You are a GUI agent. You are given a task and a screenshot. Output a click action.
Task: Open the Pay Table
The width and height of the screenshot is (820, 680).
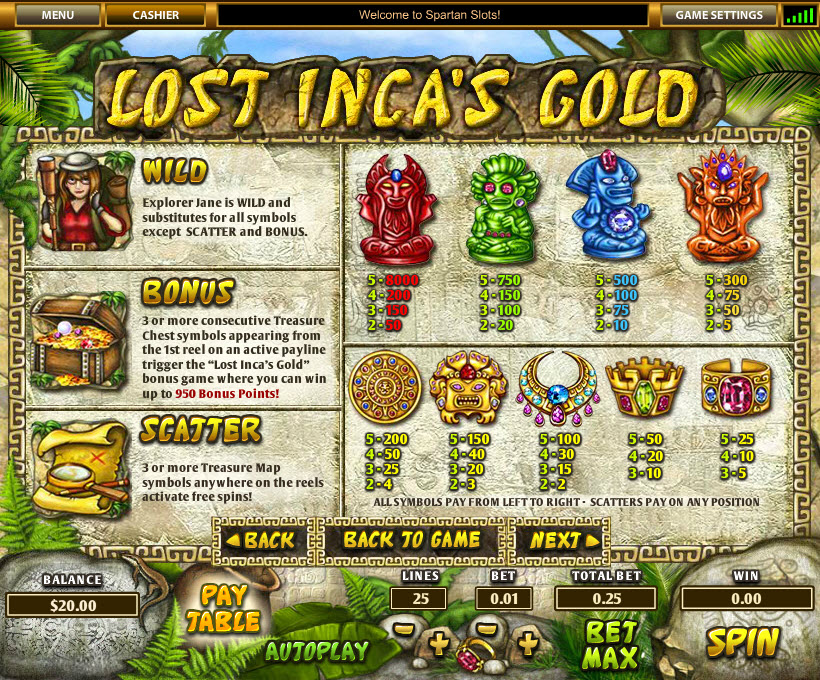224,607
